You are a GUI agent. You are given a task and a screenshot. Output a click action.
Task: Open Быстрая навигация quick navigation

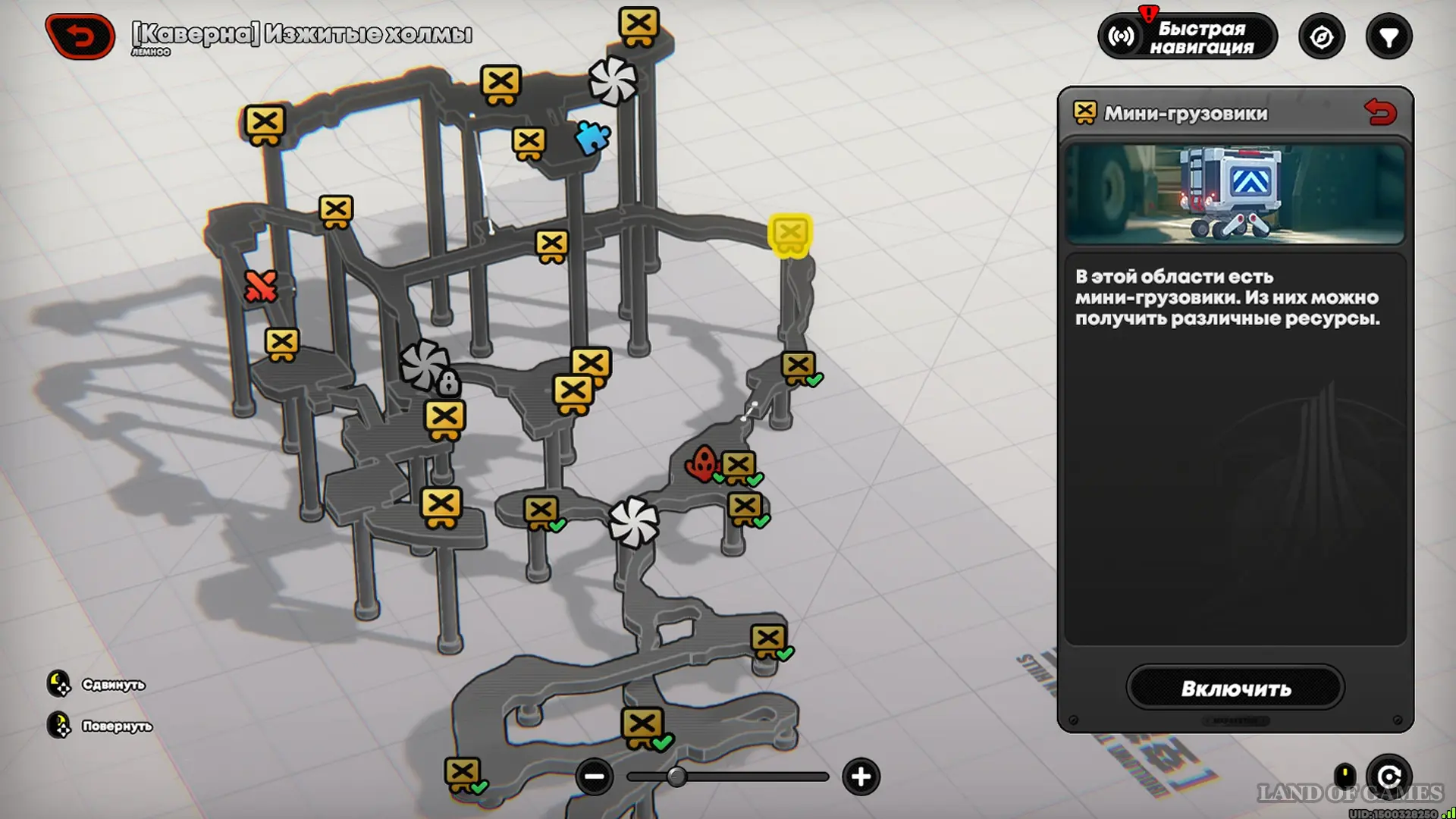point(1188,37)
